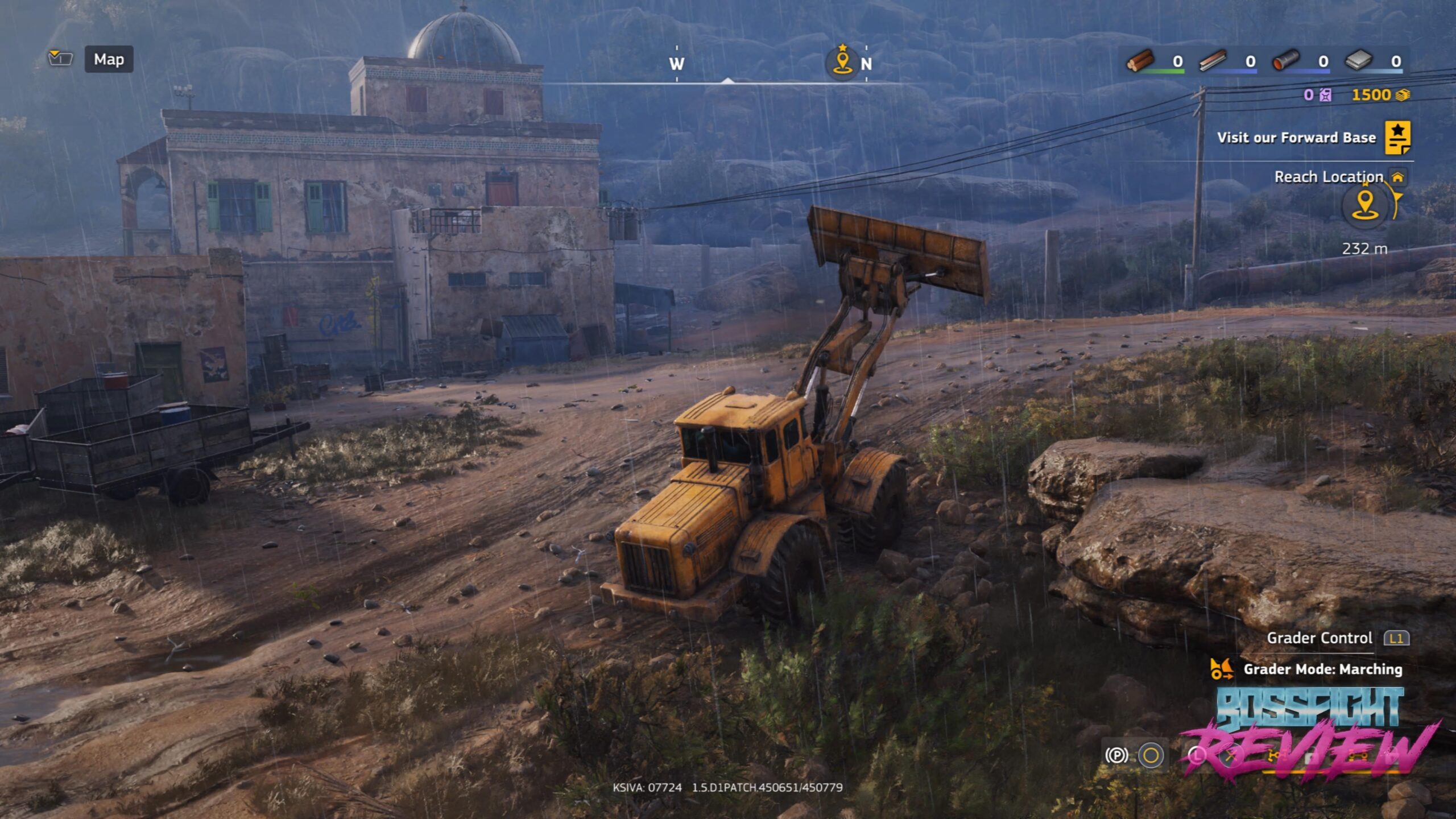Click the logs resource icon
1456x819 pixels.
(1140, 60)
